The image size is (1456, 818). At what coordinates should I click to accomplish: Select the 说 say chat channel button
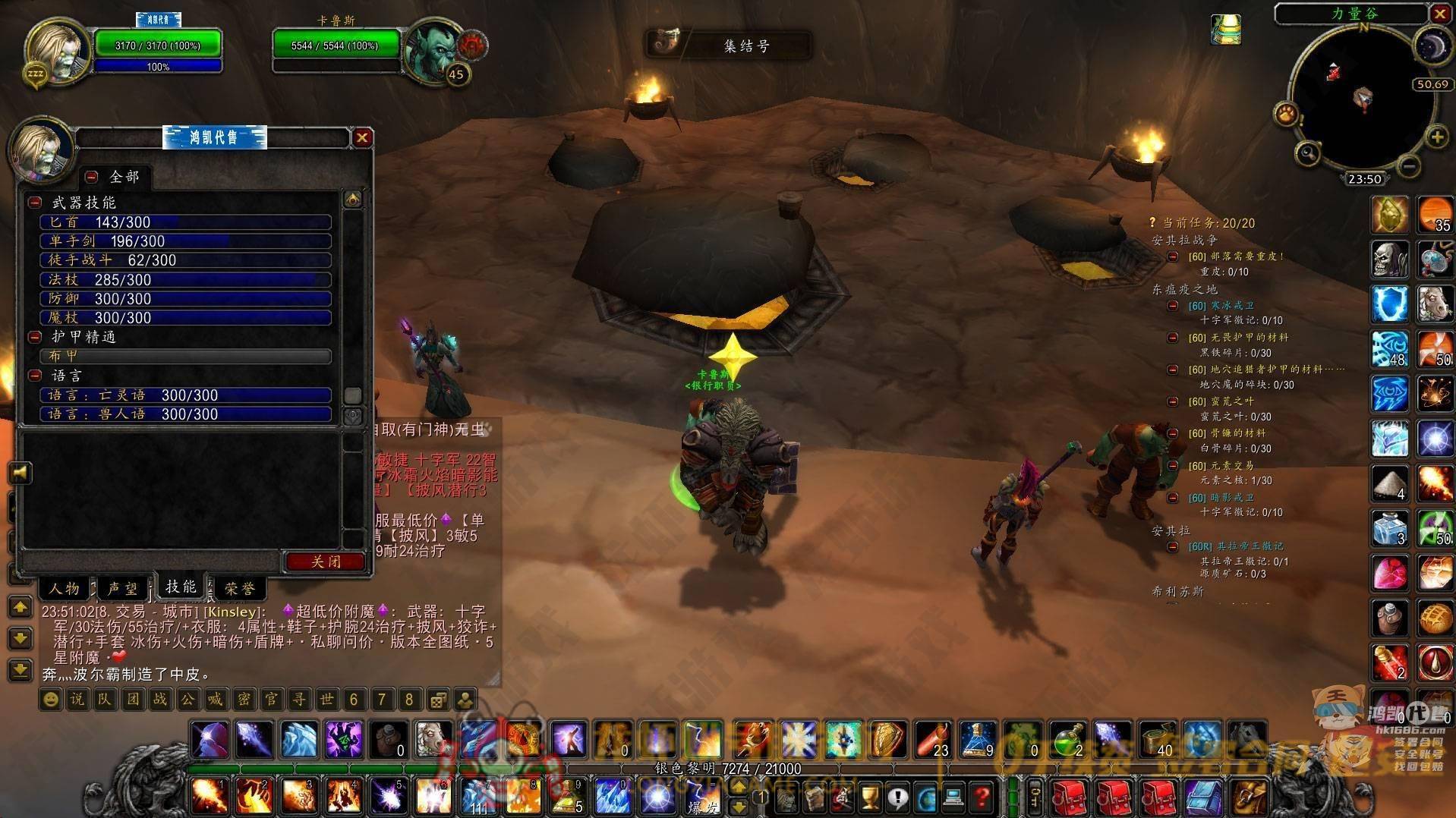point(77,699)
